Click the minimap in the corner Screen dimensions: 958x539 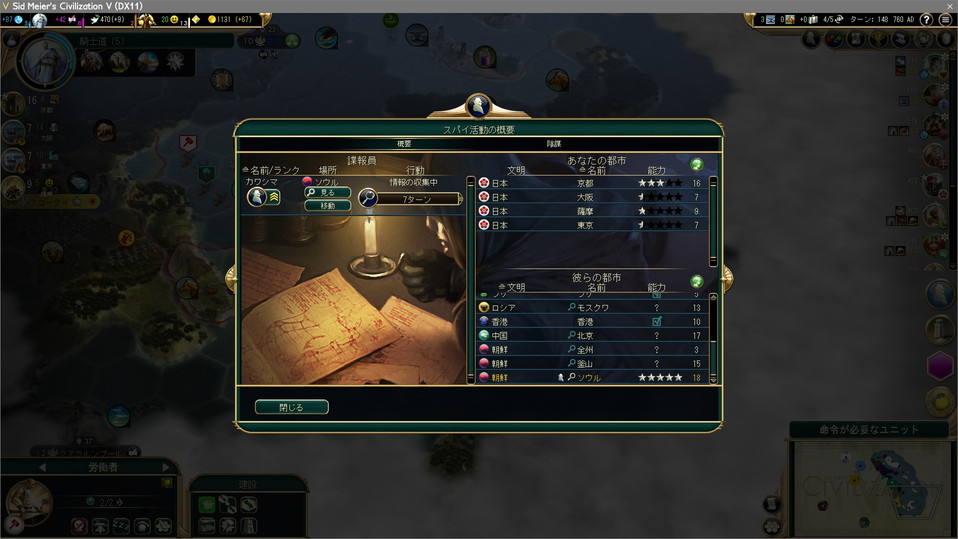pyautogui.click(x=868, y=487)
